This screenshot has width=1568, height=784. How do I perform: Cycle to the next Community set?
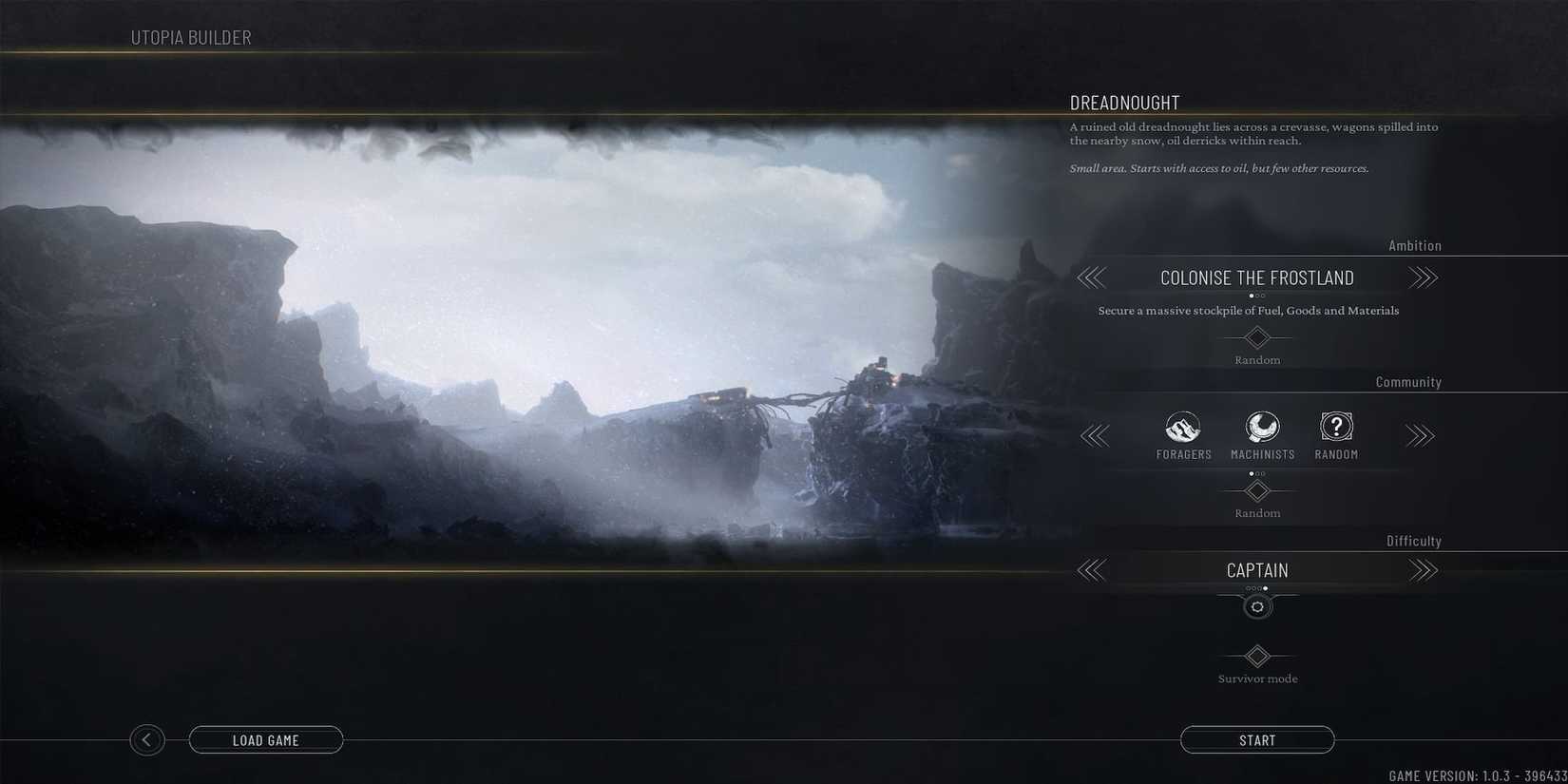tap(1420, 436)
